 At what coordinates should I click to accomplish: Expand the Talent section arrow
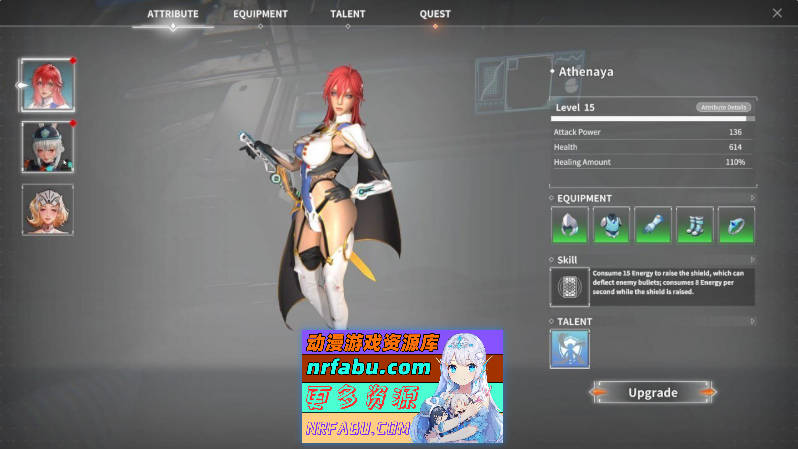coord(752,322)
